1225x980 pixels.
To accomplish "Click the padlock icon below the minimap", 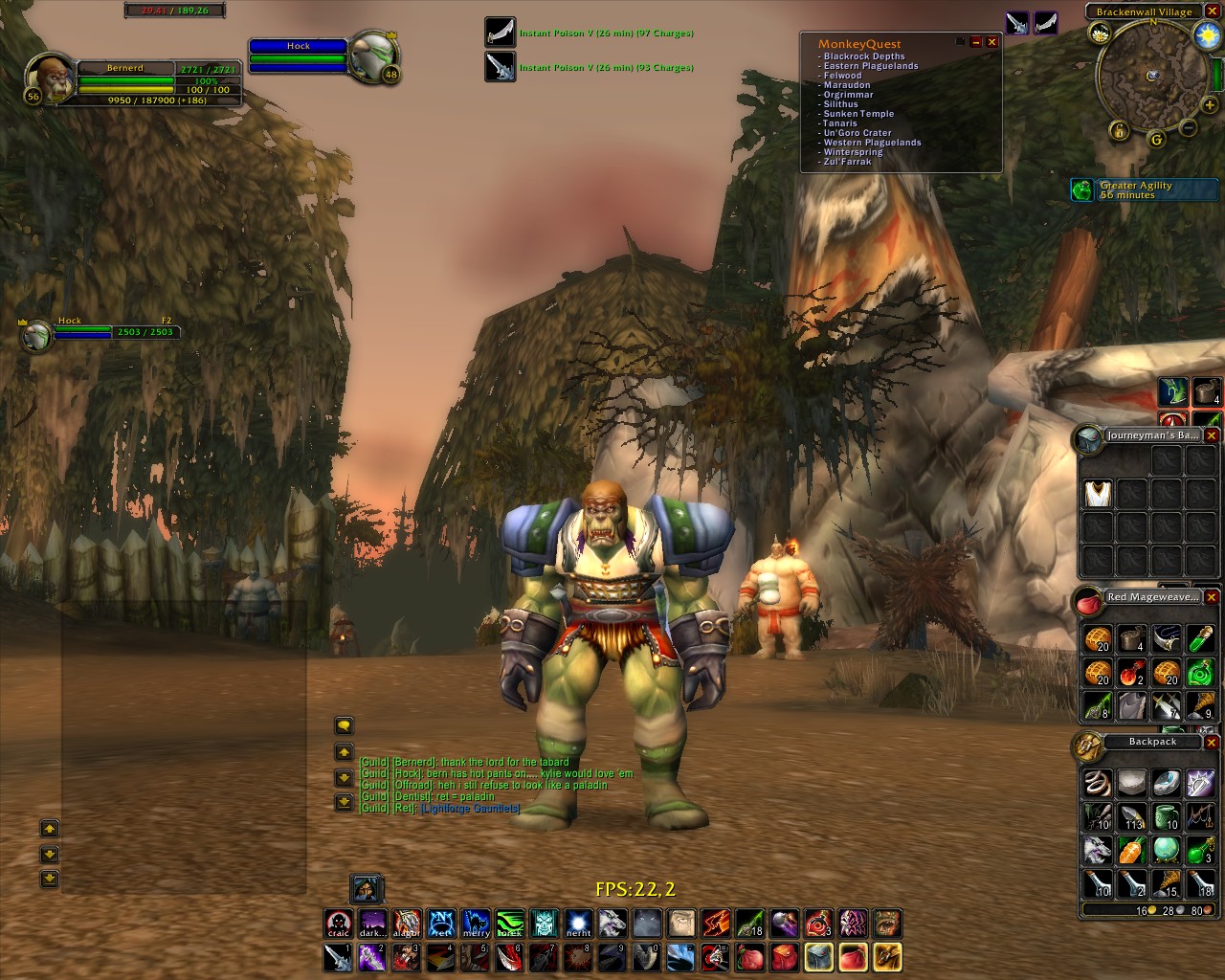I will pyautogui.click(x=1119, y=131).
